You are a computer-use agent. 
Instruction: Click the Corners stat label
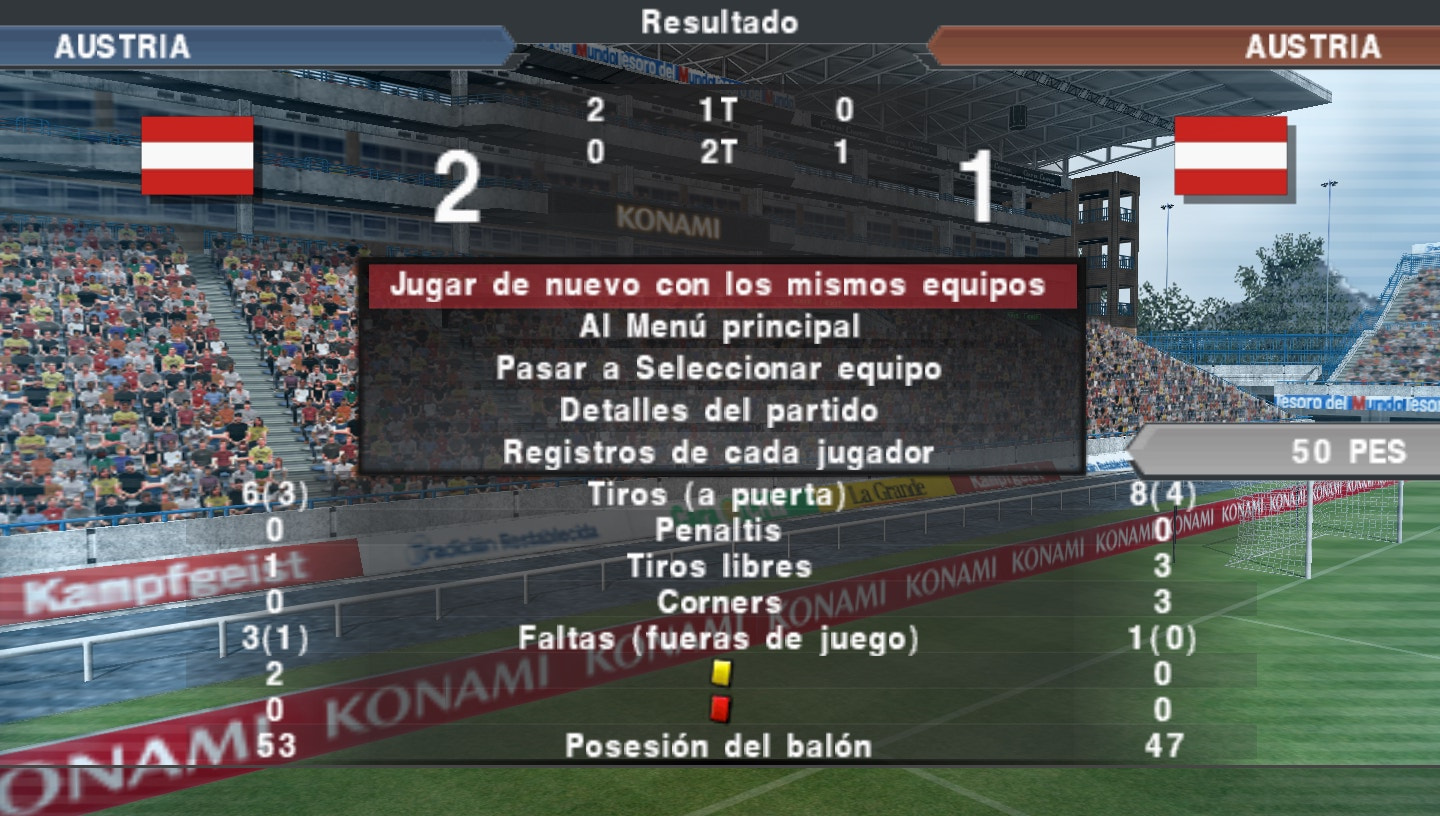click(x=719, y=602)
